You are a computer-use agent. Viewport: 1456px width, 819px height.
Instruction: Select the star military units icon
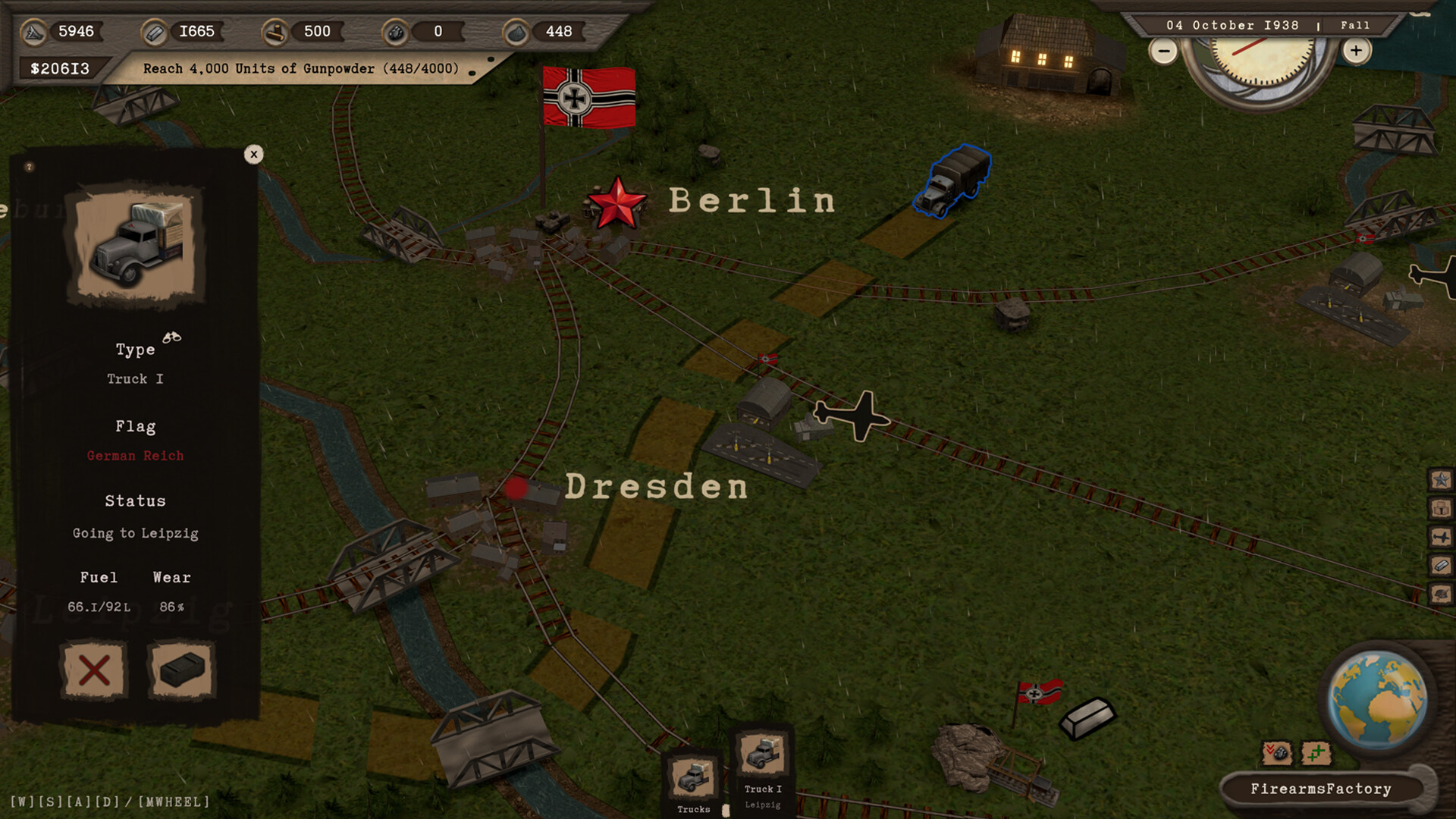(x=1440, y=479)
